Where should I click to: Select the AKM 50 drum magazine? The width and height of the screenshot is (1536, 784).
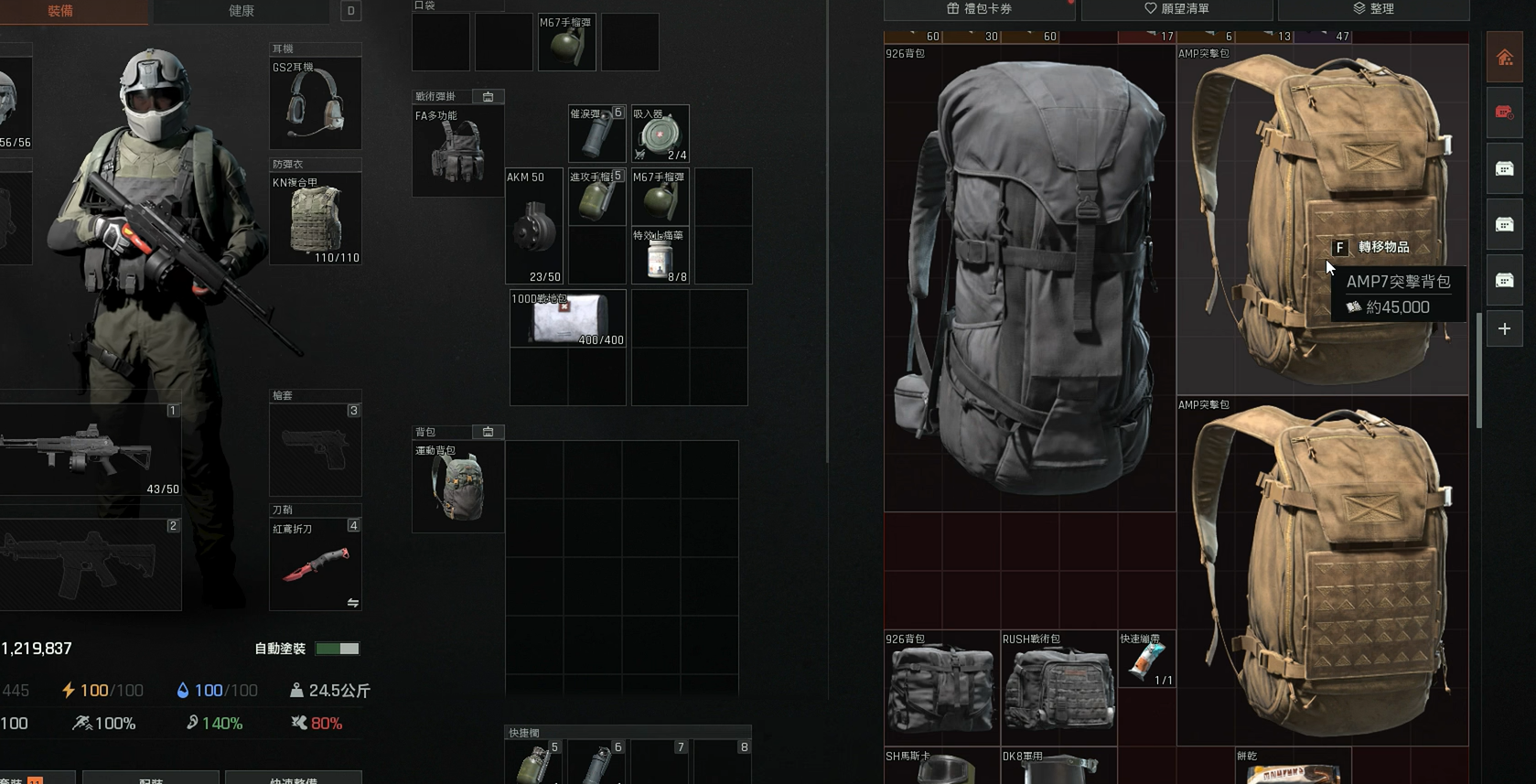coord(534,226)
